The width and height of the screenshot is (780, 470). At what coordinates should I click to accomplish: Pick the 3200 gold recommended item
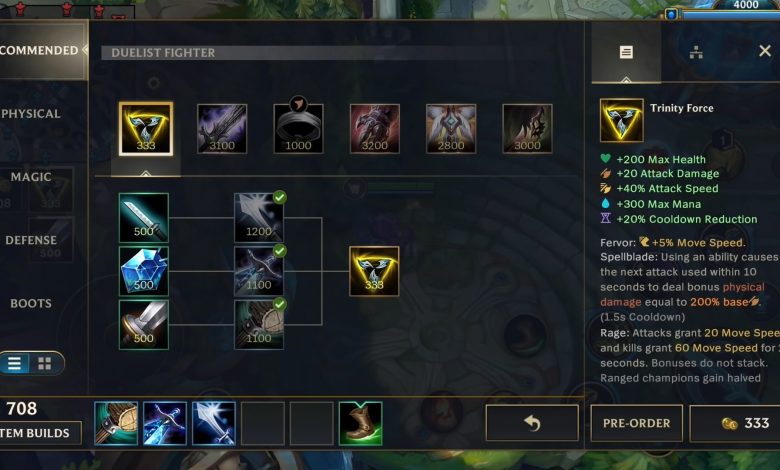(375, 129)
